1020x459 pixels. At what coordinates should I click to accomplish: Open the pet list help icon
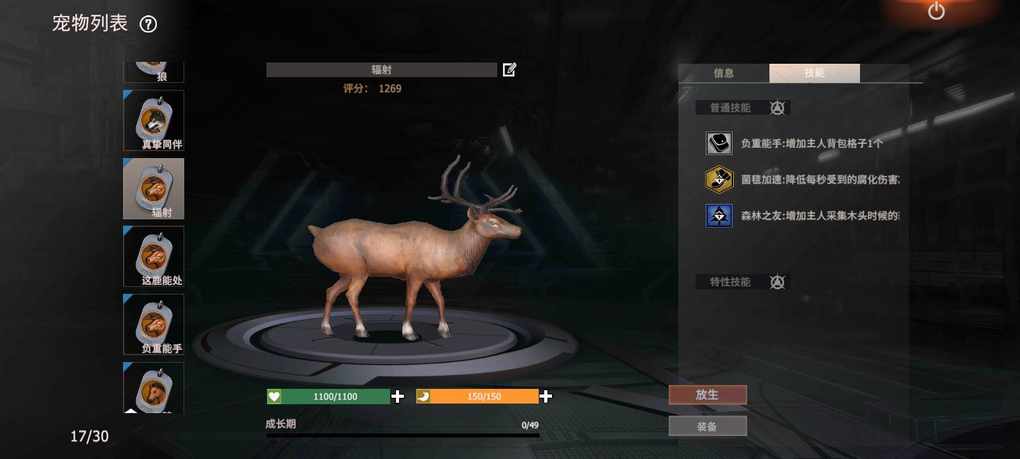(x=148, y=24)
